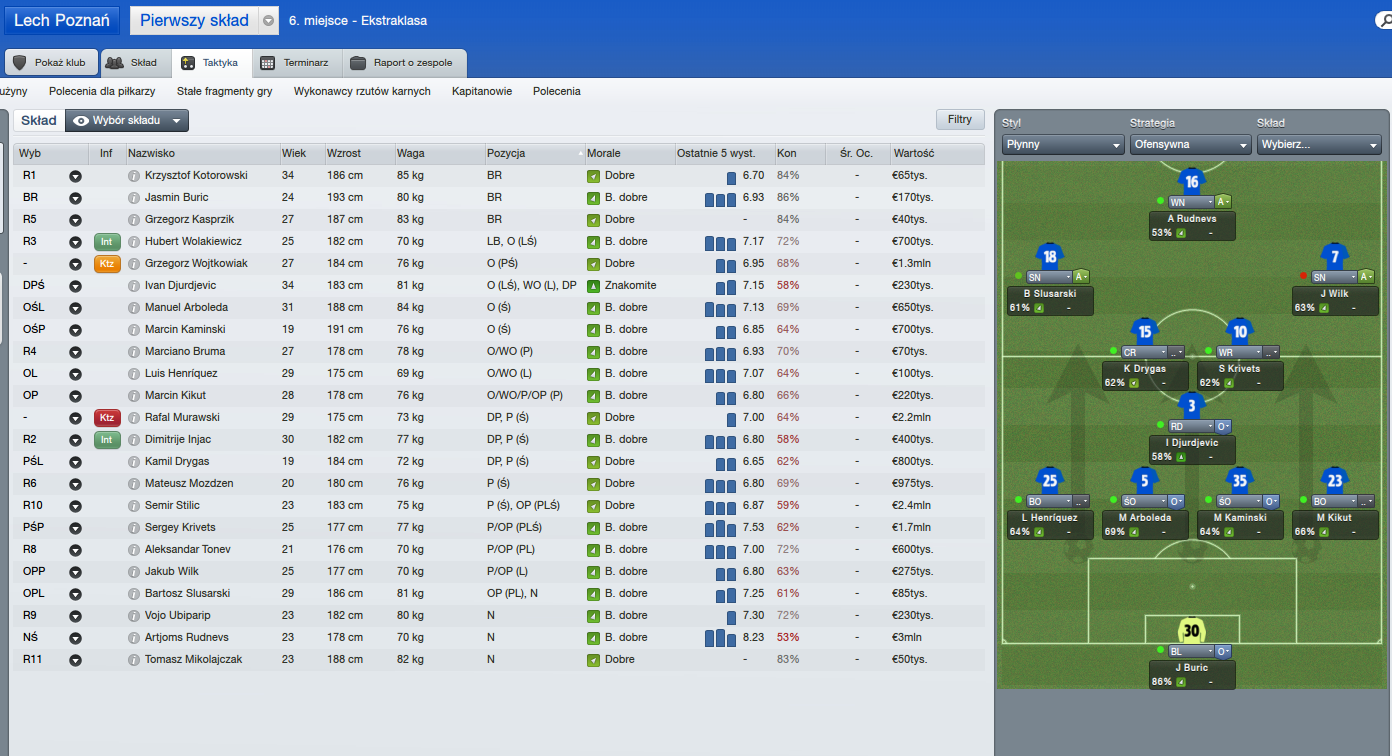Click the J Buric goalkeeper shirt on pitch
The image size is (1392, 756).
coord(1190,631)
